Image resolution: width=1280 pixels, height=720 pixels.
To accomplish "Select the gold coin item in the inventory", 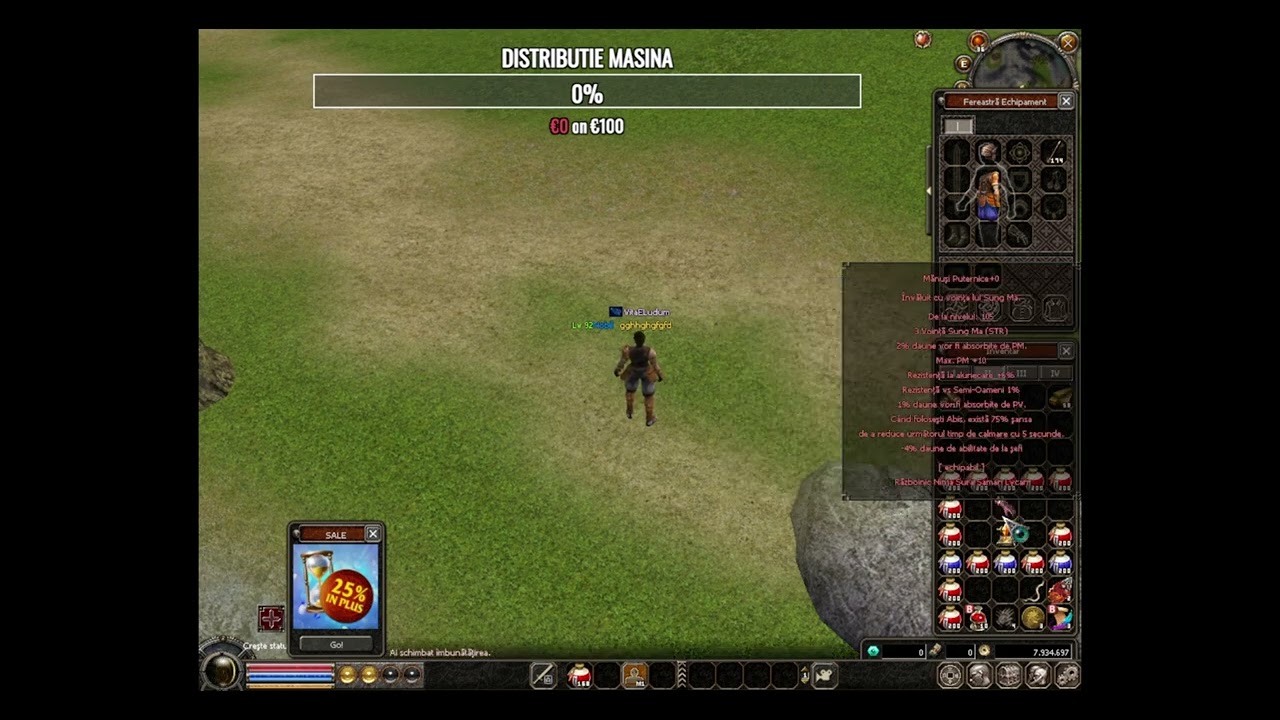I will click(x=1032, y=618).
